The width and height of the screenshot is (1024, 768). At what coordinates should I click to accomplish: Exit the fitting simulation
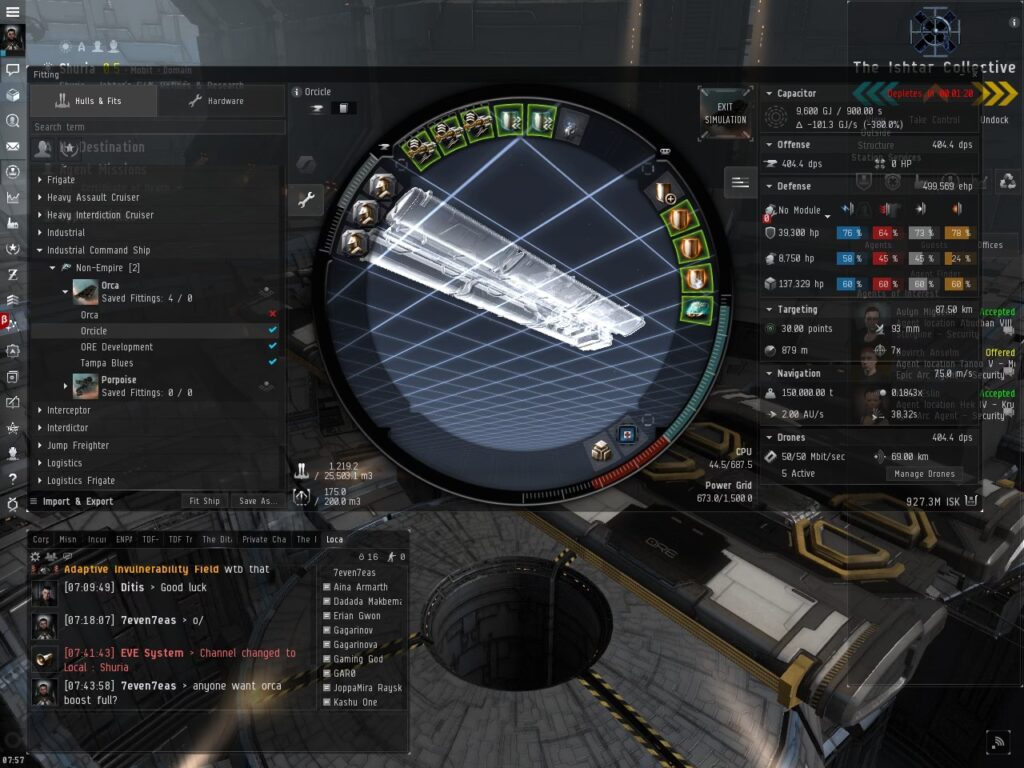tap(725, 112)
